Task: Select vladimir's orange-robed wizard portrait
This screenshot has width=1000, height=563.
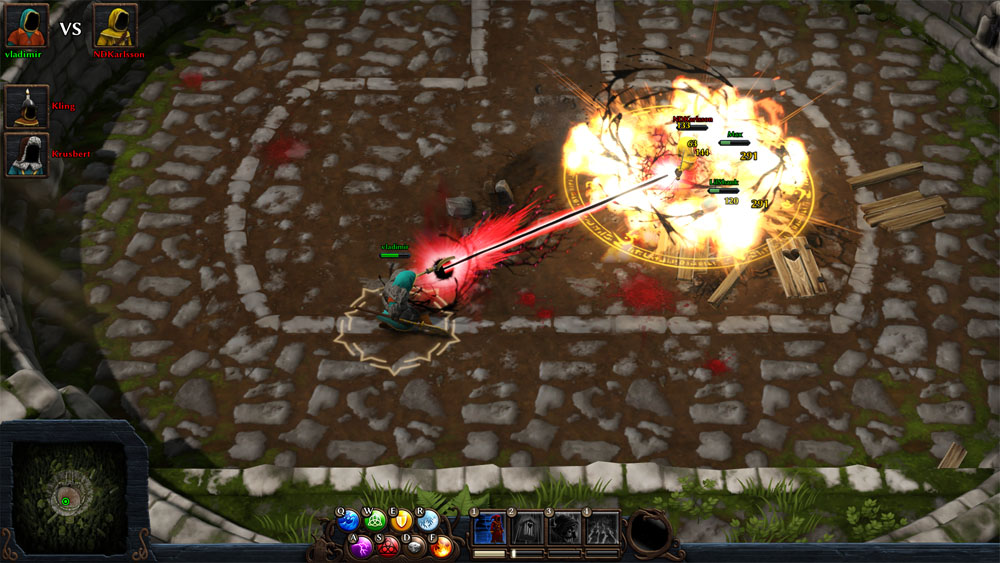Action: 27,25
